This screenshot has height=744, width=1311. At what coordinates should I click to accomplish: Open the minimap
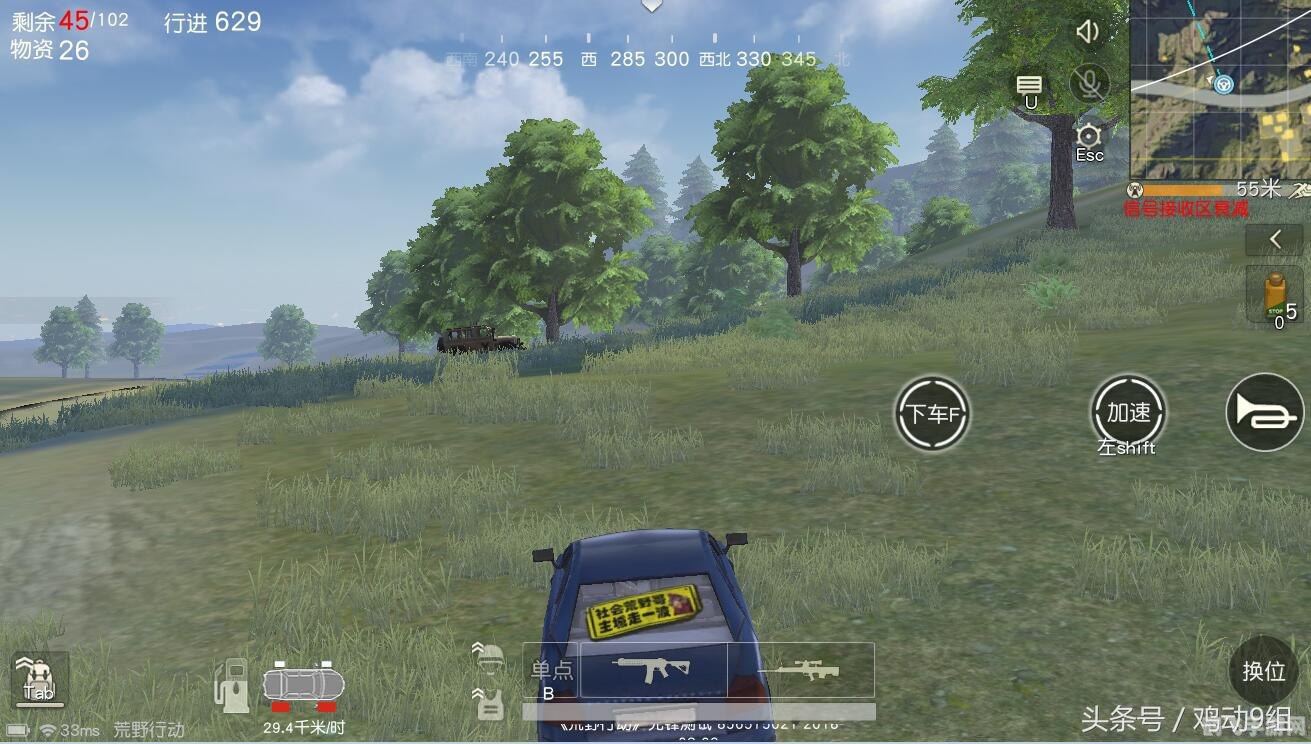click(1220, 90)
